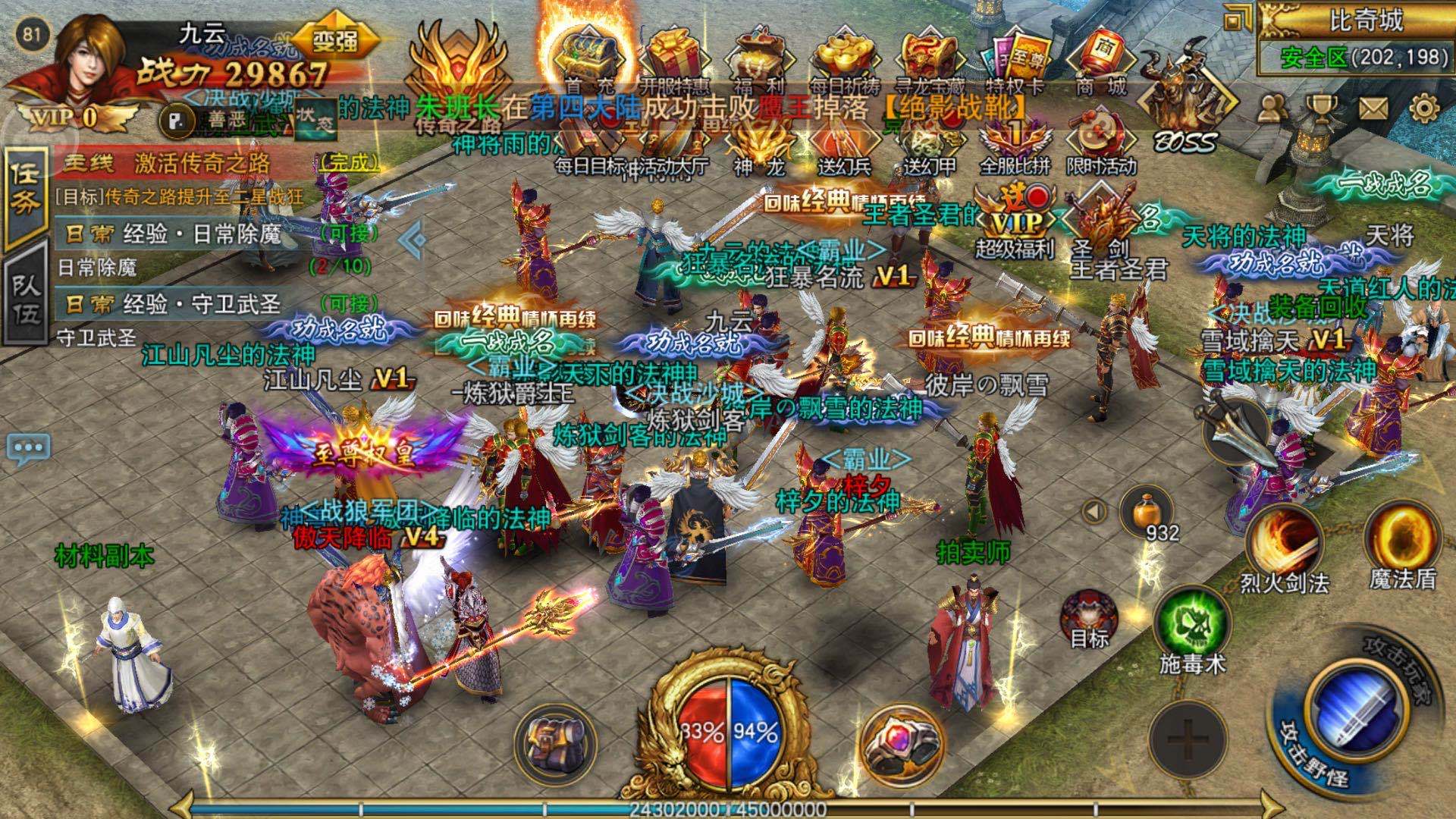The image size is (1456, 819).
Task: Open the 首充 first recharge chest
Action: (x=585, y=55)
